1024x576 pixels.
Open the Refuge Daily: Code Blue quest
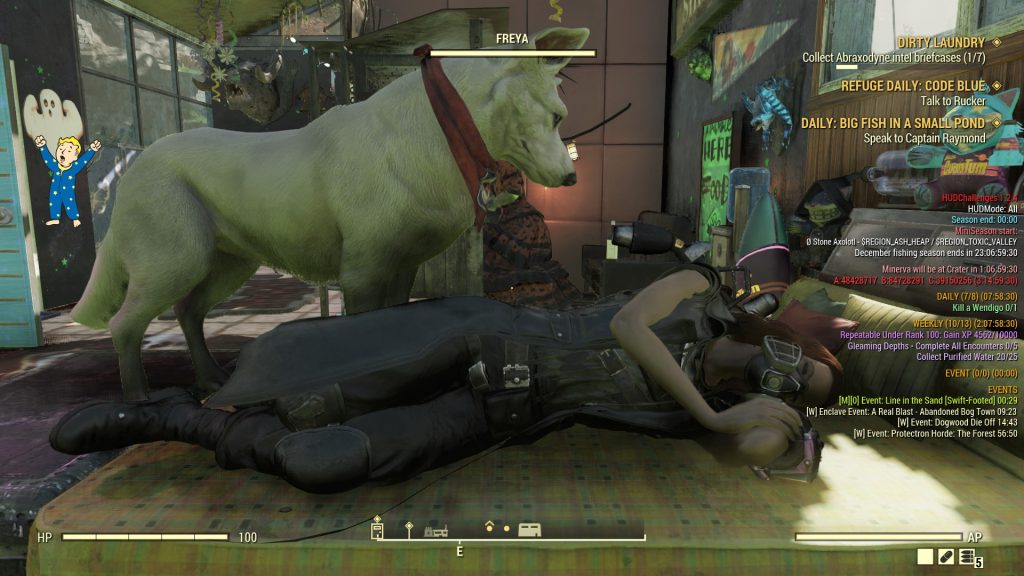912,86
